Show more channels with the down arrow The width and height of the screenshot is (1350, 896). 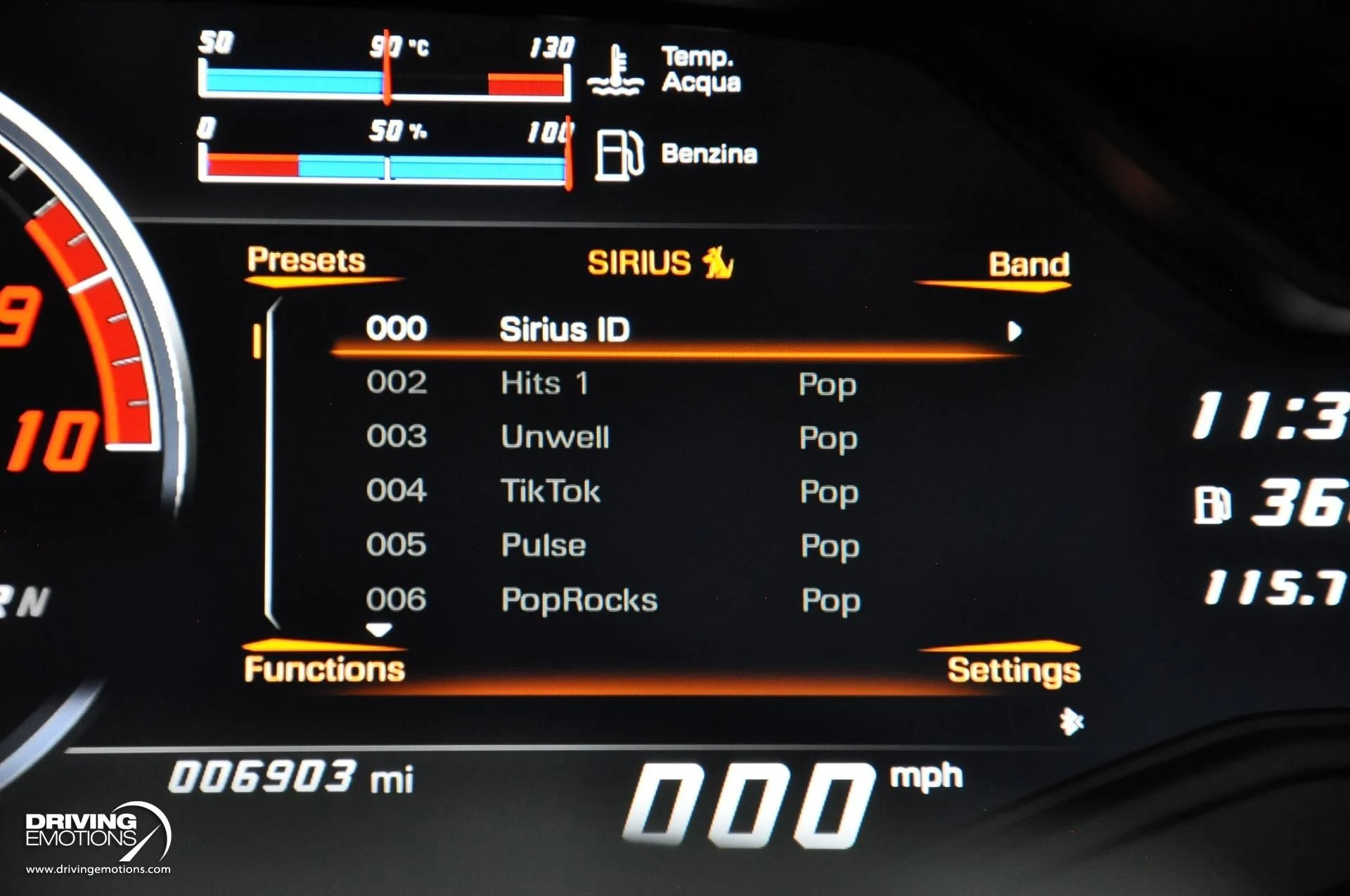379,630
